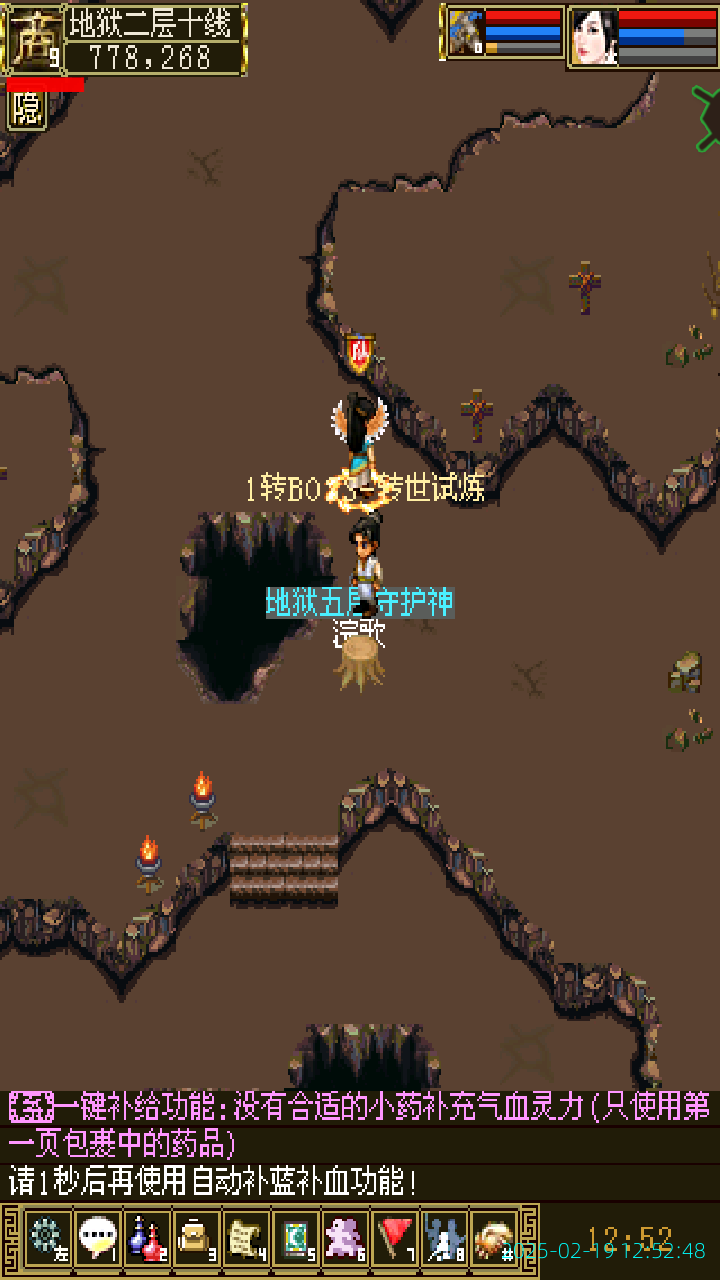Viewport: 720px width, 1280px height.
Task: Select the purple character figure icon
Action: tap(346, 1239)
